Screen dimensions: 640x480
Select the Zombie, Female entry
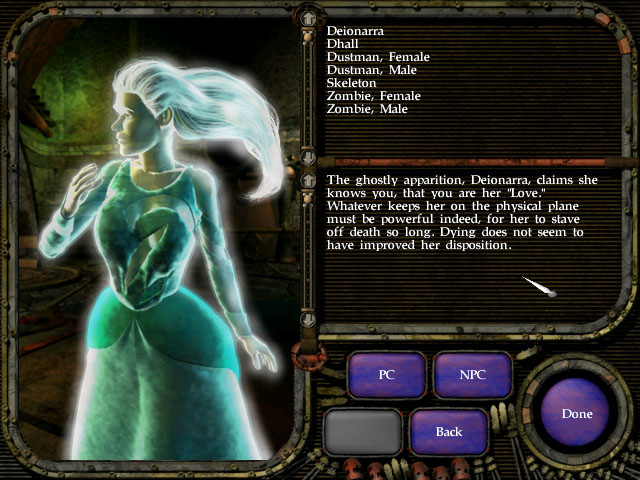tap(374, 96)
